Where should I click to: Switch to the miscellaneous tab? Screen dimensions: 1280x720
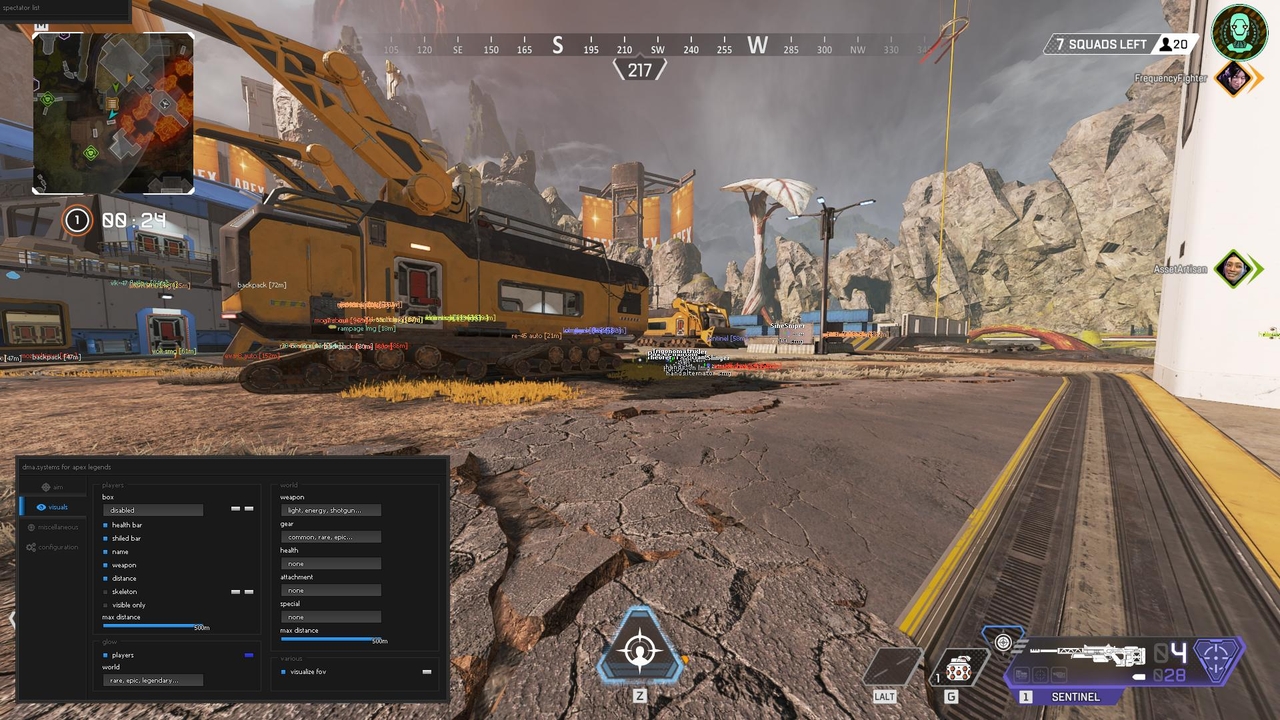pos(55,527)
